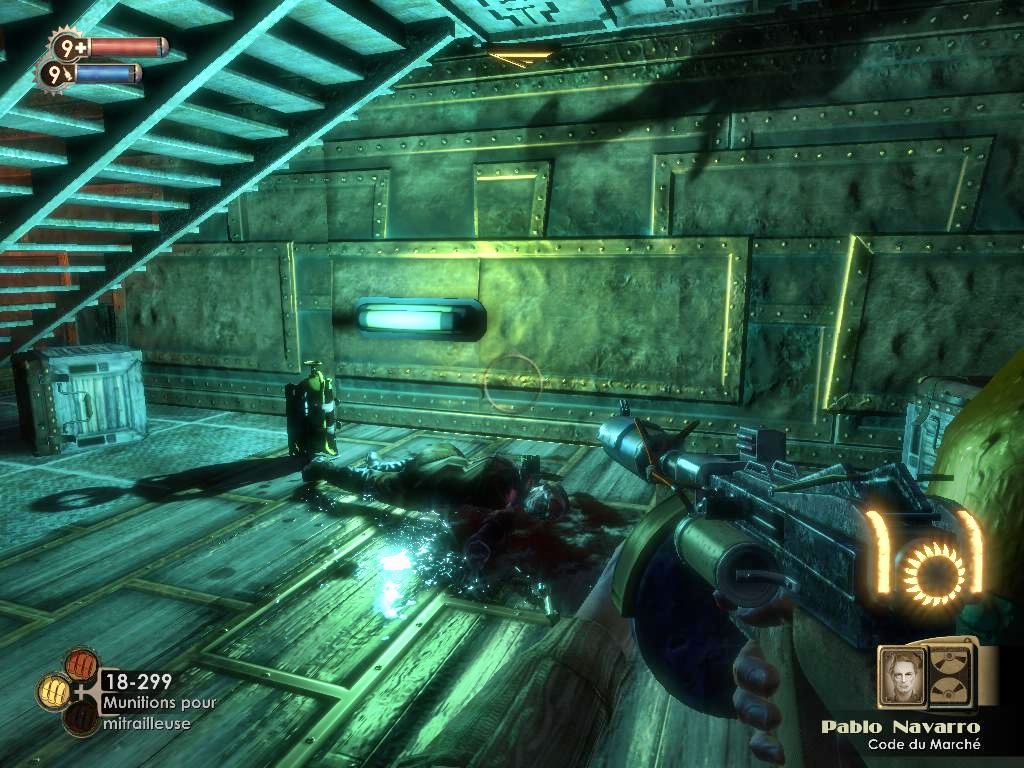Select Pablo Navarro's audio diary portrait

pos(902,677)
